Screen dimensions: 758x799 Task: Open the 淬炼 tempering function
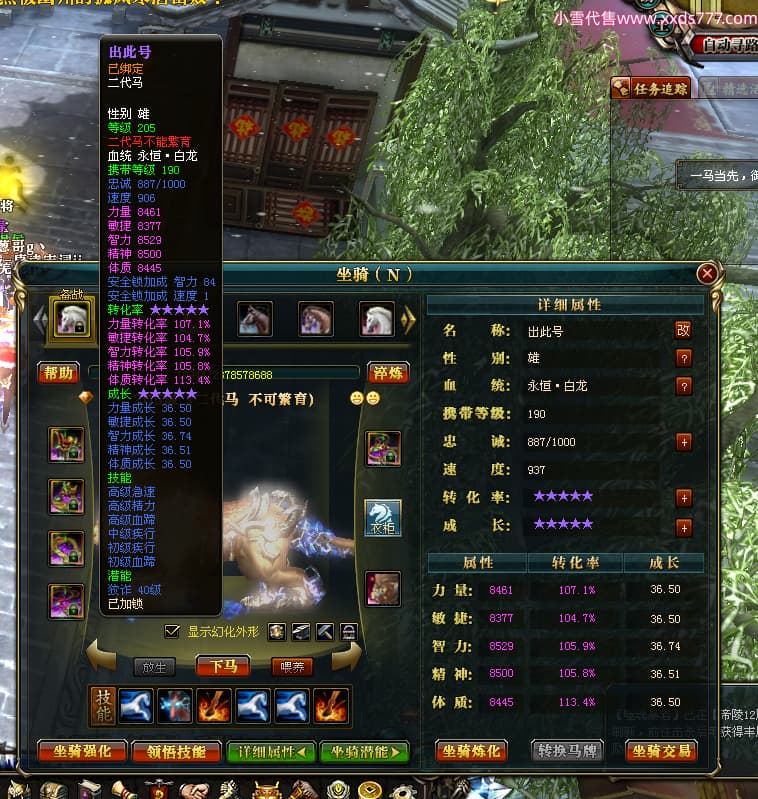pos(388,373)
